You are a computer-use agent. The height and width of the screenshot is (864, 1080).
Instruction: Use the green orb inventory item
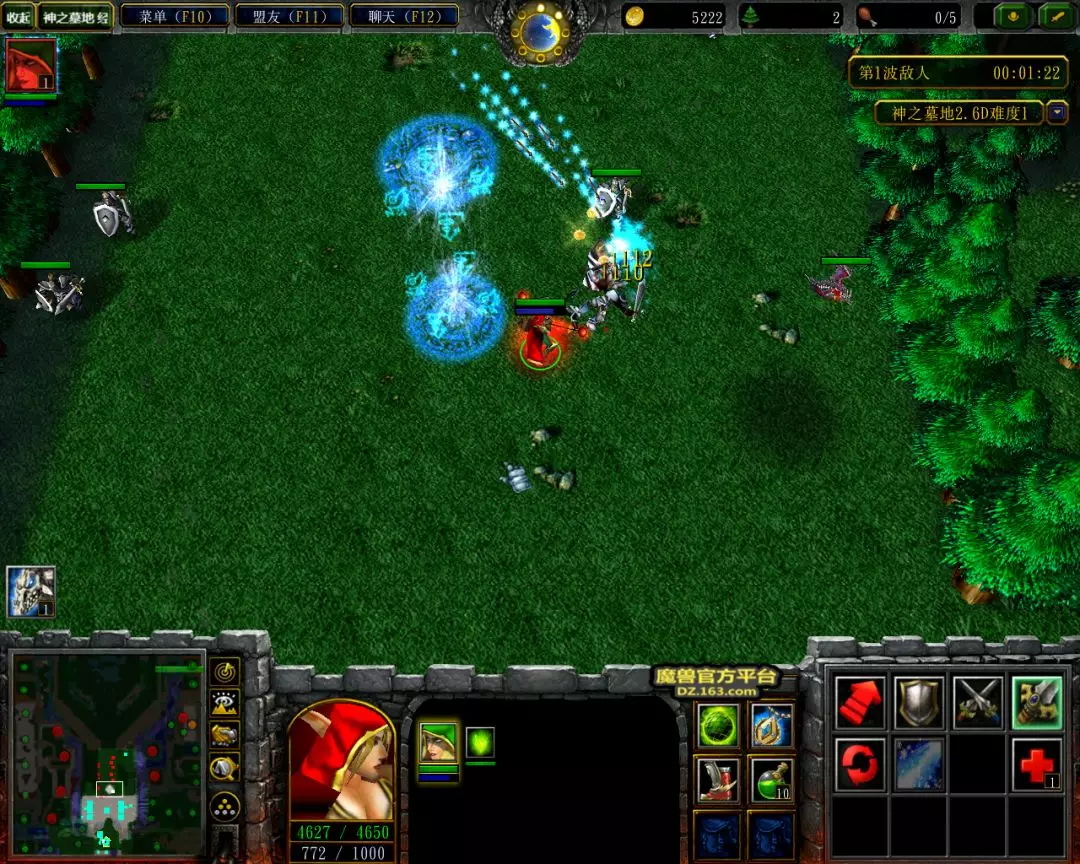(718, 726)
